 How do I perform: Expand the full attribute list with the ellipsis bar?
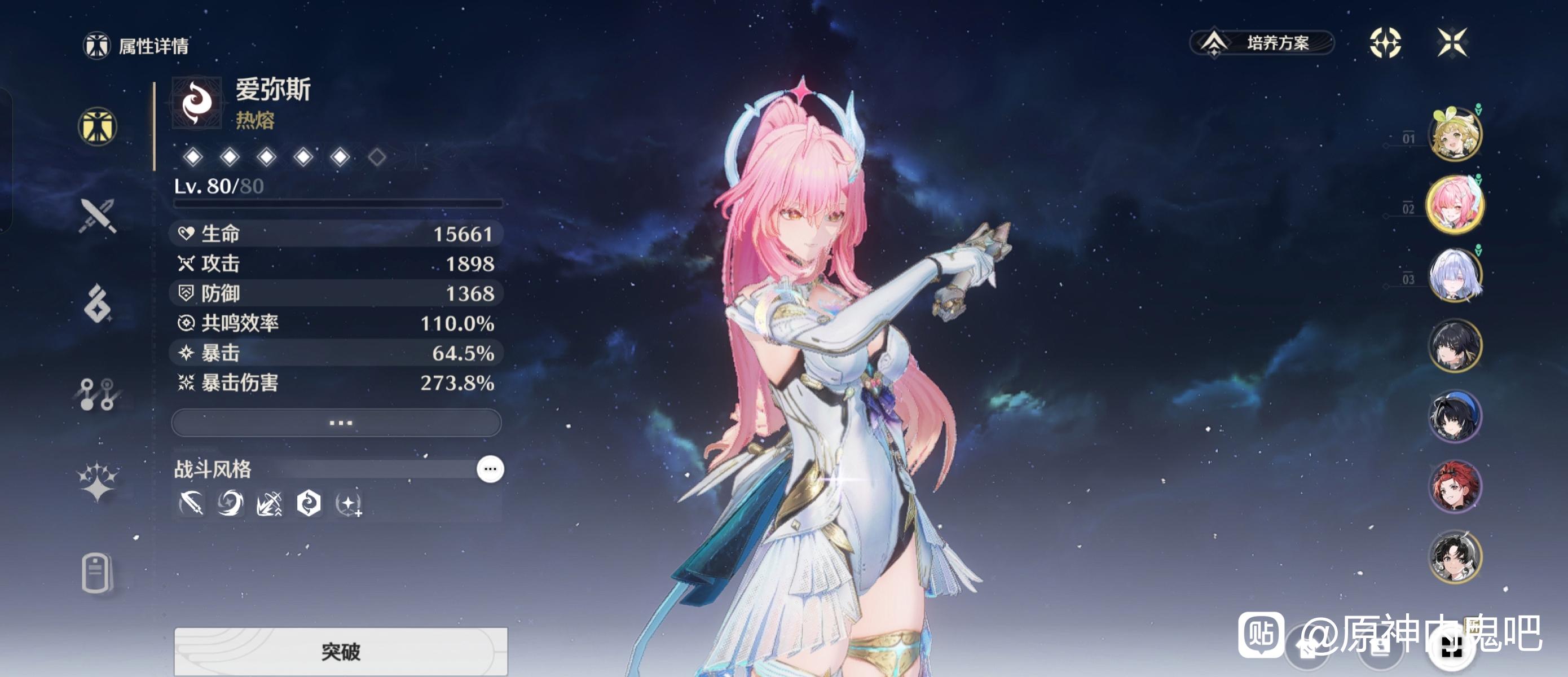point(337,422)
